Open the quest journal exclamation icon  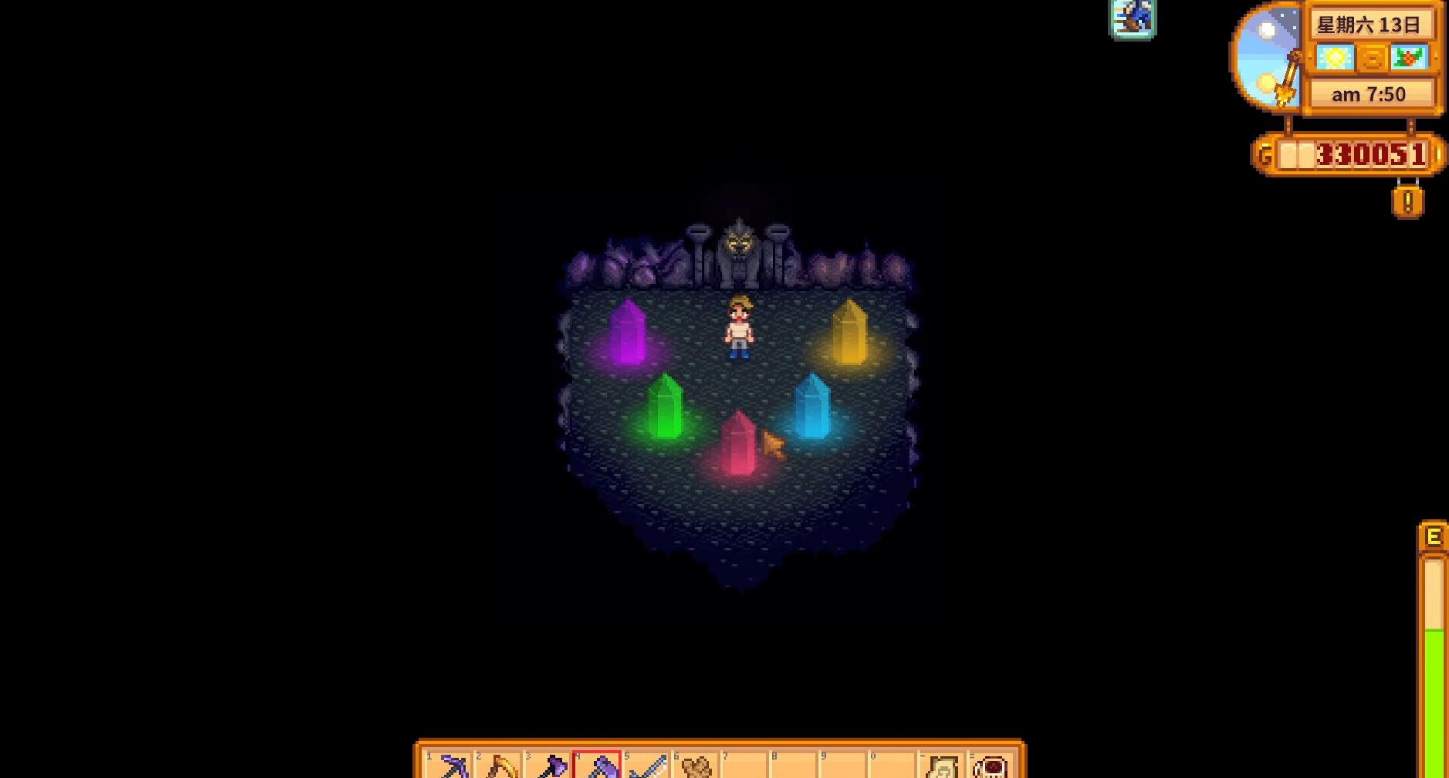coord(1408,202)
